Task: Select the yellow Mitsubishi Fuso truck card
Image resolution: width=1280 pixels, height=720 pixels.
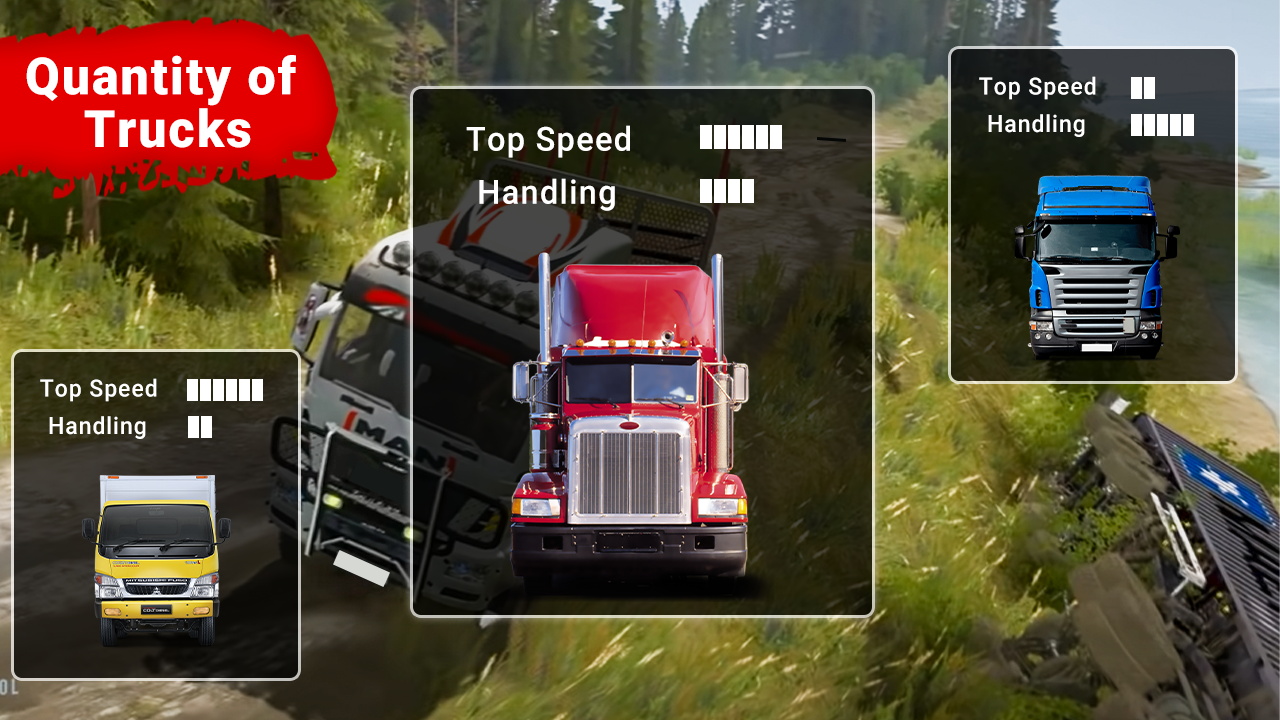Action: pyautogui.click(x=156, y=515)
